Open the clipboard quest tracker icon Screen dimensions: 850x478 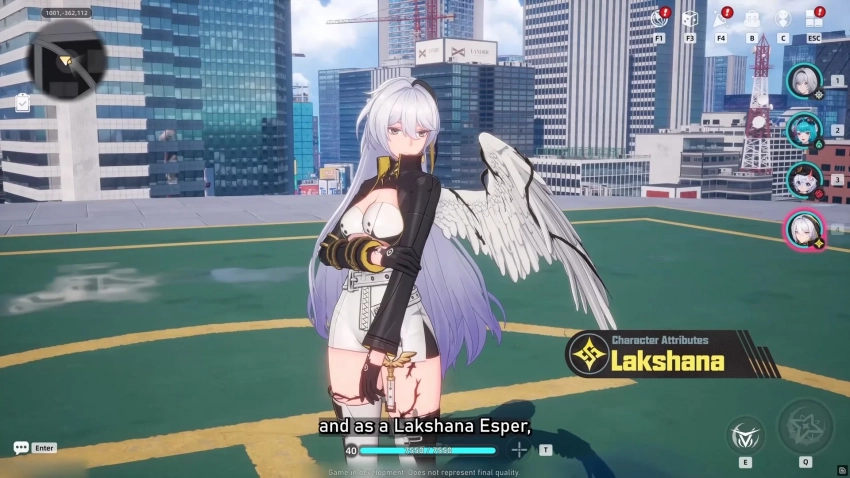pos(22,102)
